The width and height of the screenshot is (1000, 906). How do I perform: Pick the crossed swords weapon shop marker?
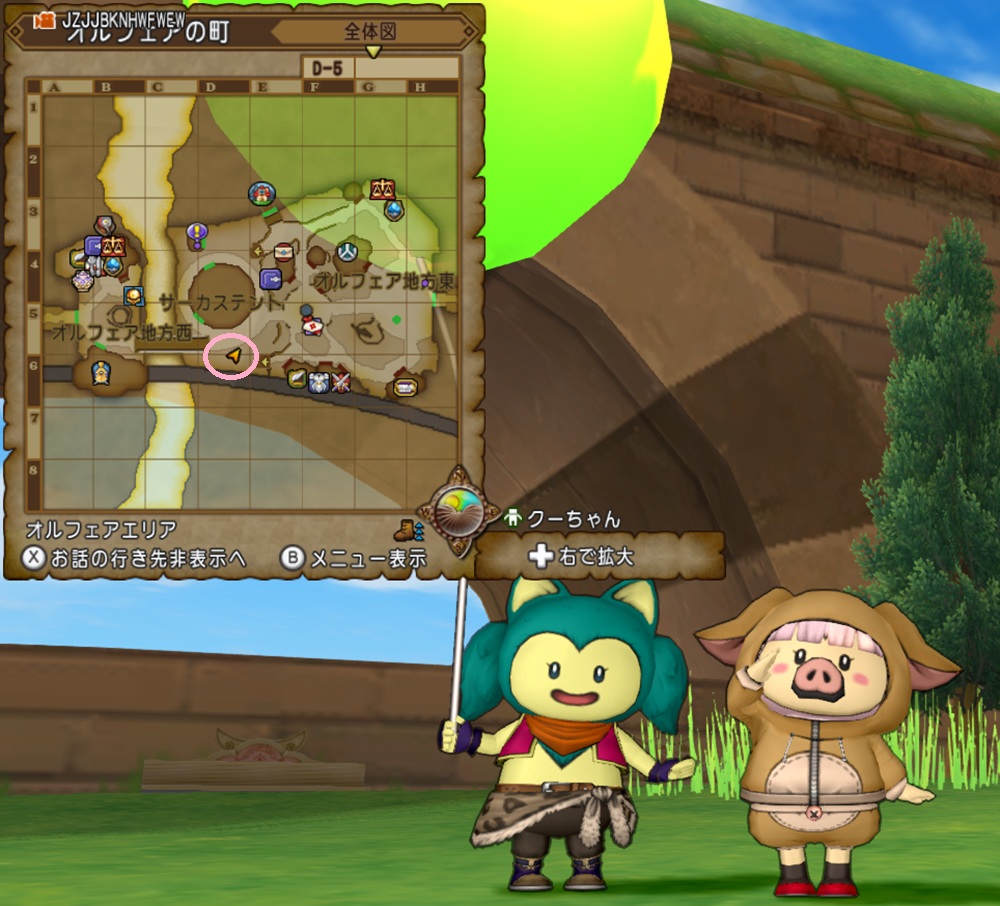coord(341,380)
